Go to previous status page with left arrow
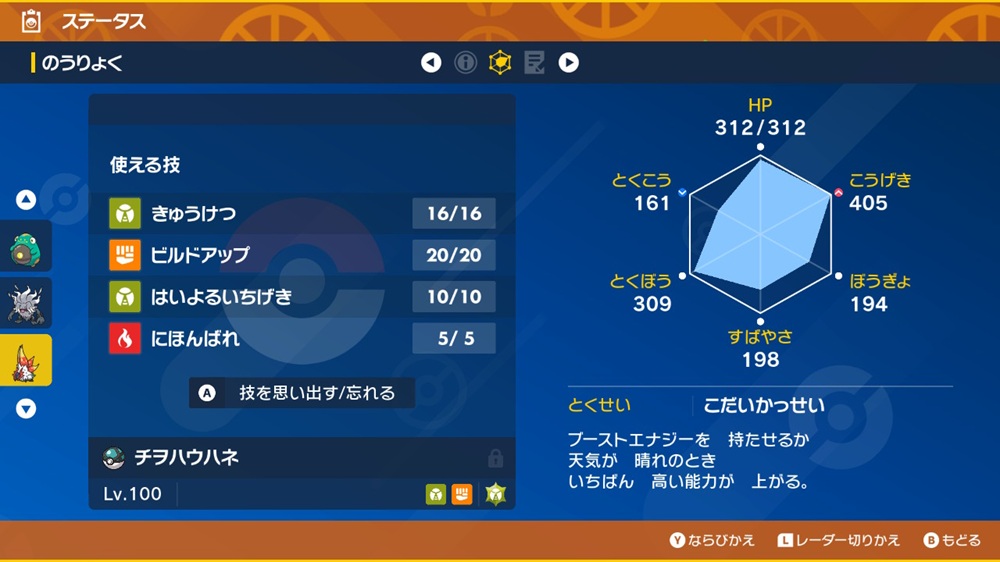Screen dimensions: 1000x562 pyautogui.click(x=431, y=63)
